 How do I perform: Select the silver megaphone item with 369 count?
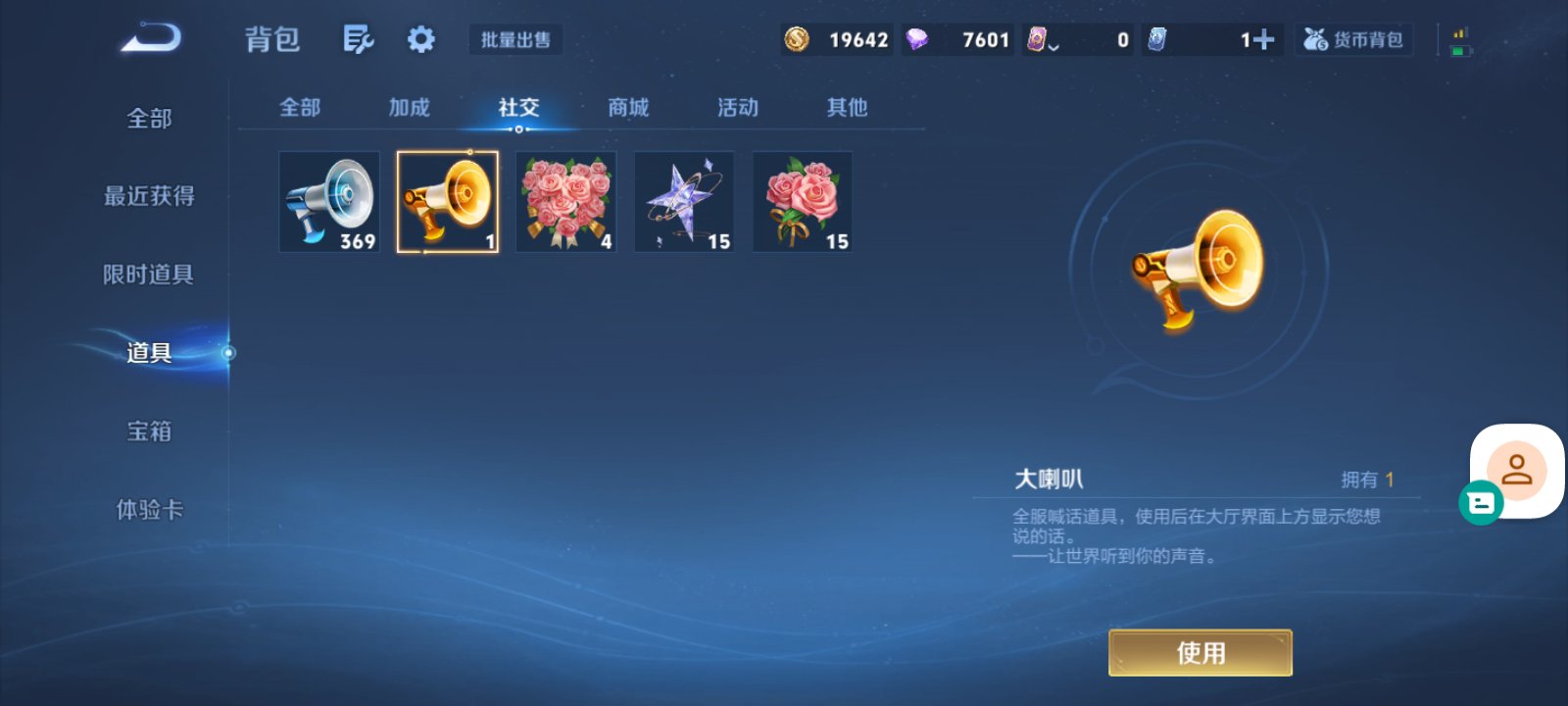328,201
